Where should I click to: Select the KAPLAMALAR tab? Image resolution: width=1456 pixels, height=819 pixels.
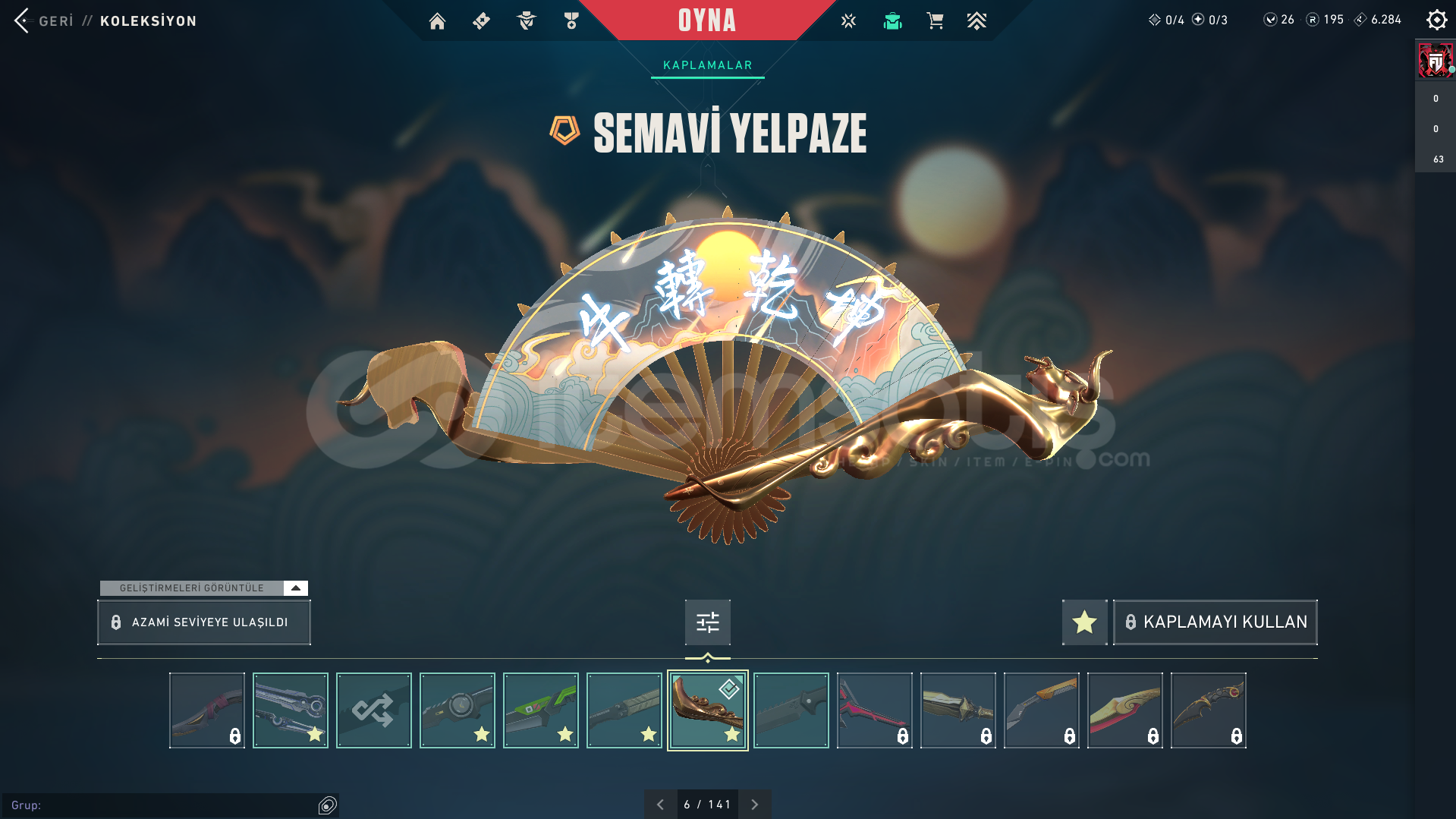707,65
